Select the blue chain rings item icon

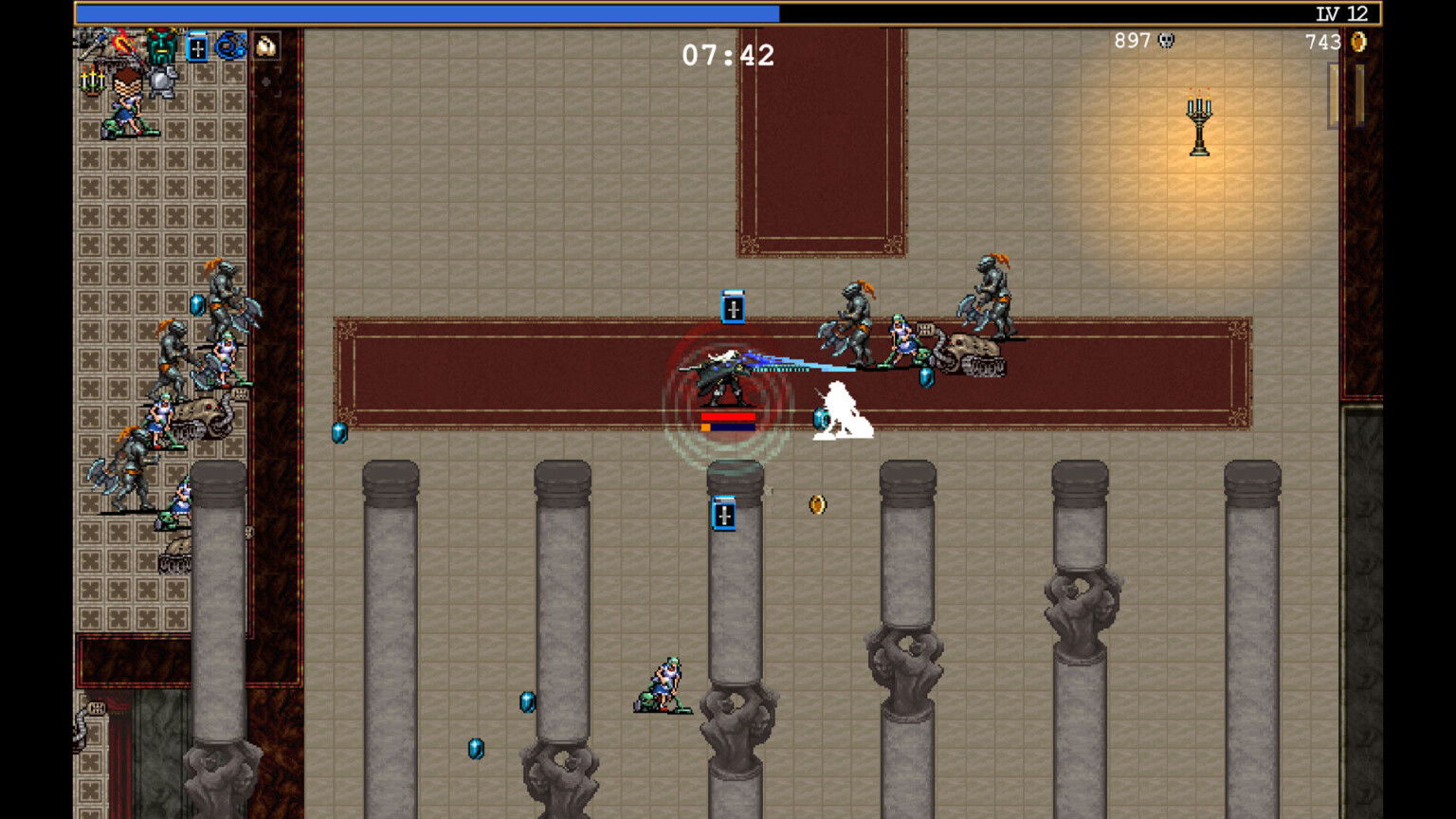click(x=227, y=45)
